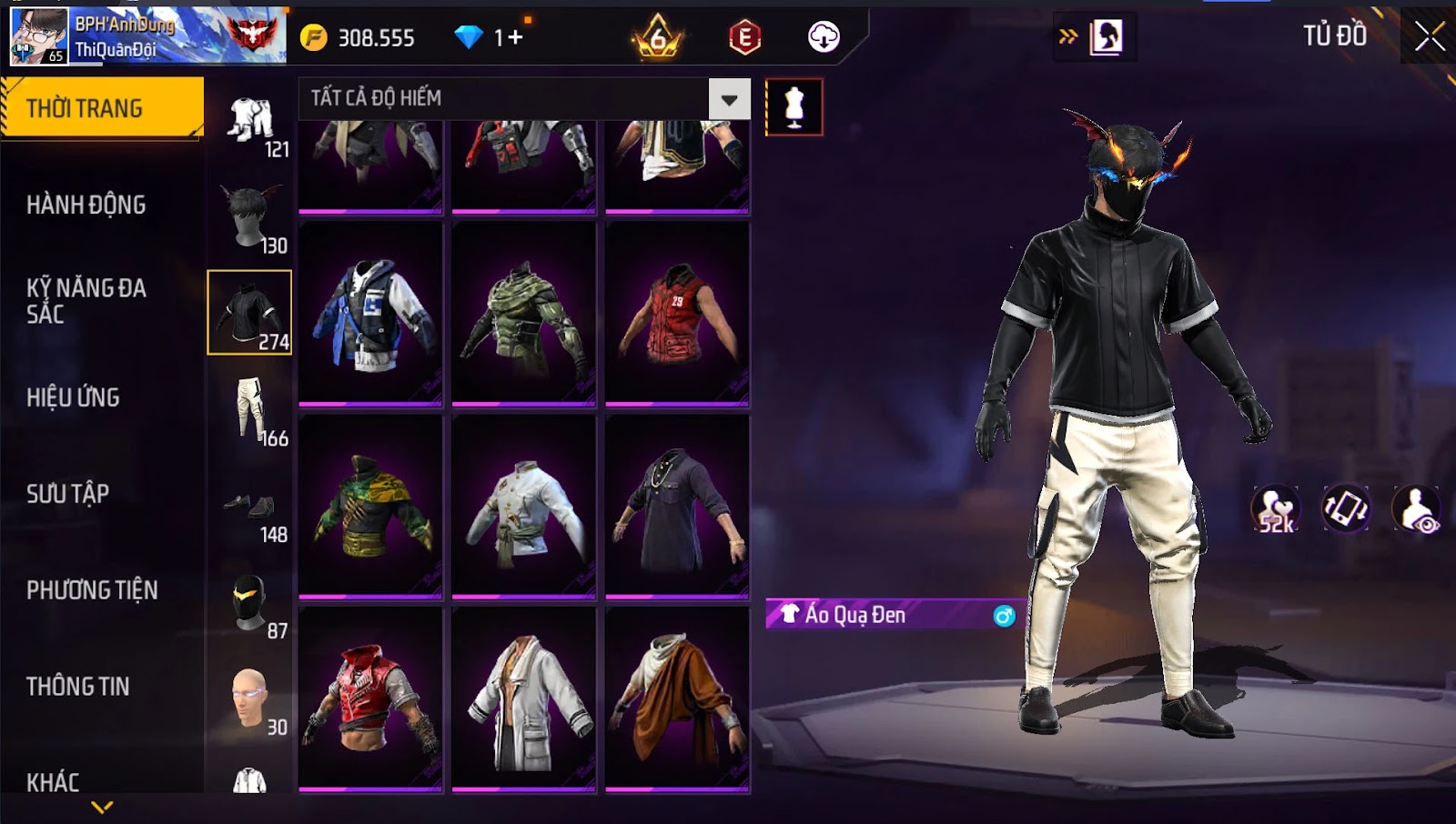Add diamonds with the plus button

(x=515, y=37)
